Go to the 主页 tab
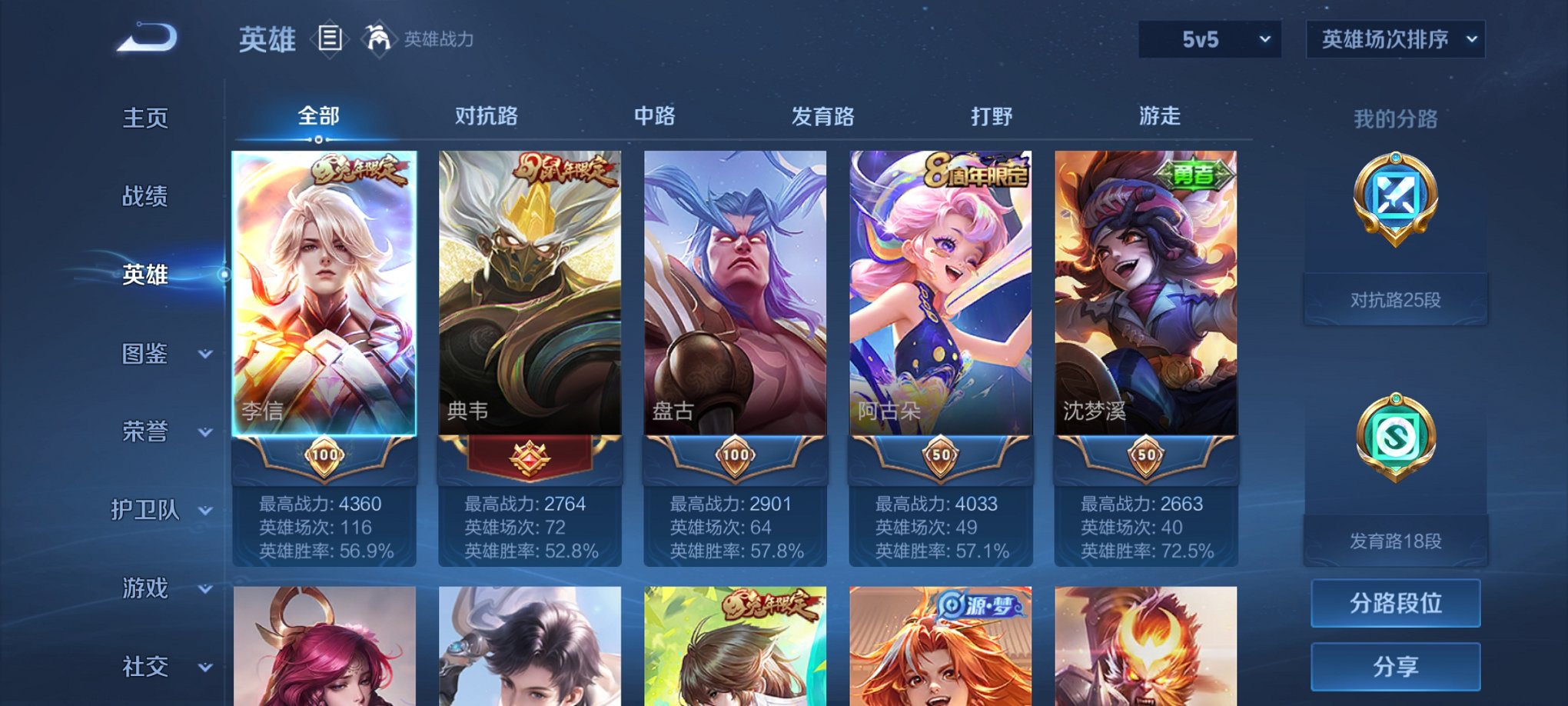Screen dimensions: 1568x706 (146, 117)
